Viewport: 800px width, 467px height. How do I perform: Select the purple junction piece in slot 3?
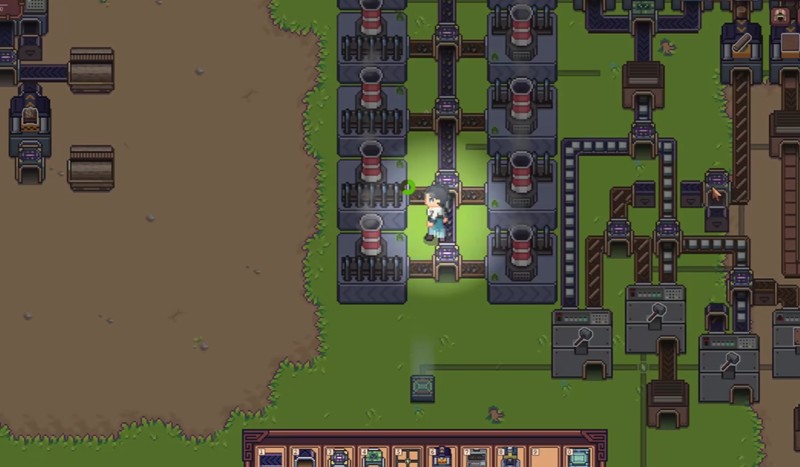coord(340,457)
